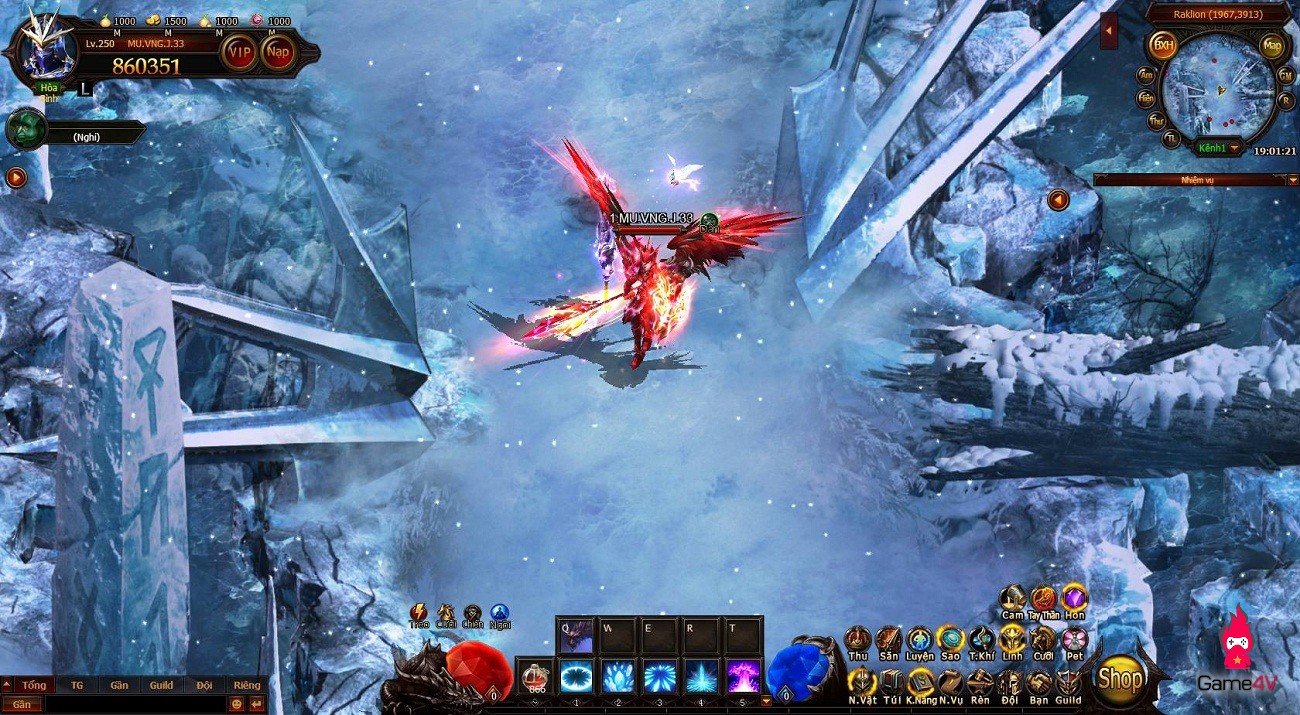The image size is (1300, 715).
Task: Open the Rèn forge hammer icon
Action: pyautogui.click(x=980, y=682)
